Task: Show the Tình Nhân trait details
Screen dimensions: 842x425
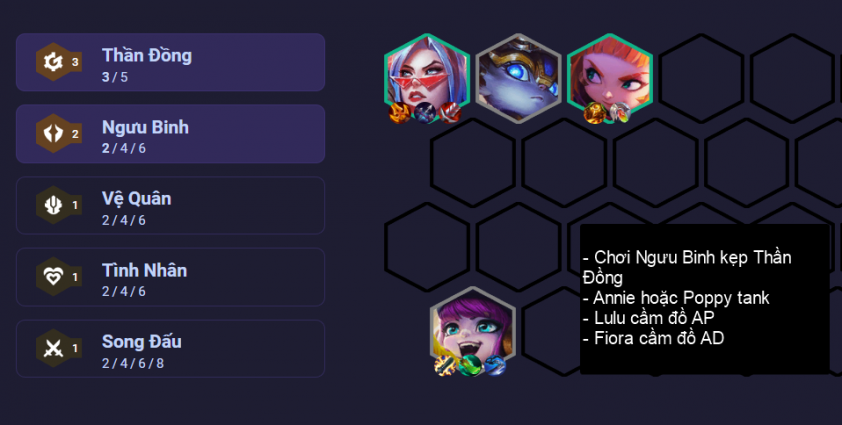Action: tap(170, 277)
